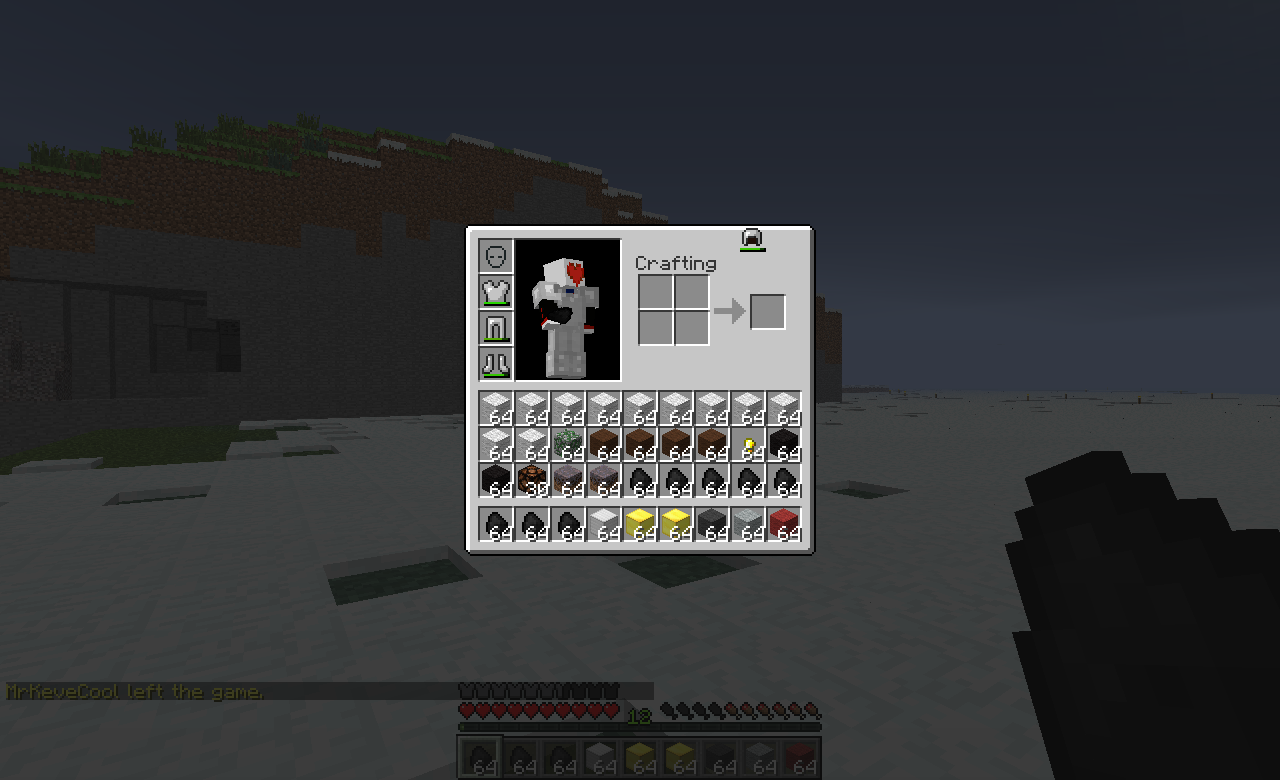Image resolution: width=1280 pixels, height=780 pixels.
Task: Select the equipped leggings slot
Action: click(x=495, y=328)
